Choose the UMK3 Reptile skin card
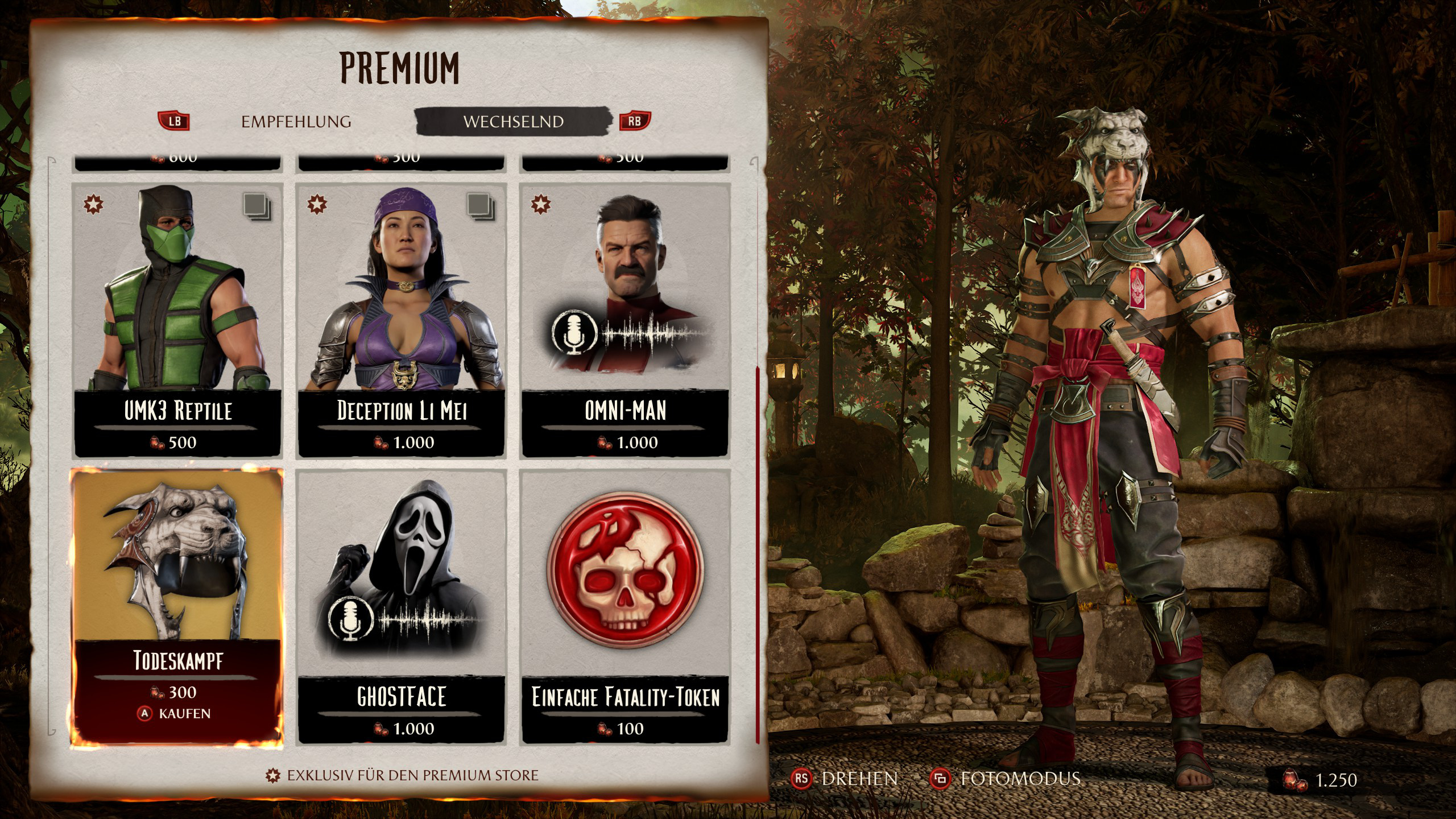1456x819 pixels. click(x=177, y=320)
